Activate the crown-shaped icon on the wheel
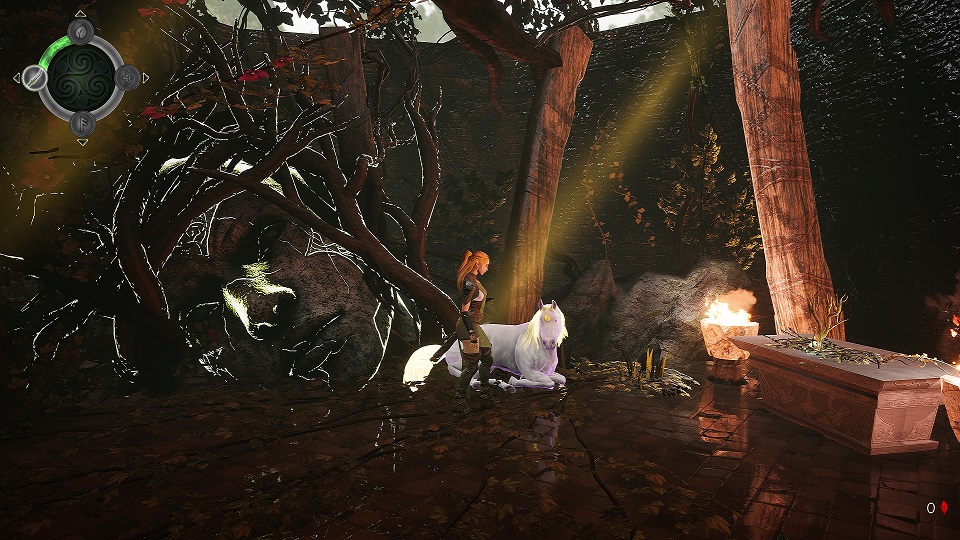 coord(127,77)
